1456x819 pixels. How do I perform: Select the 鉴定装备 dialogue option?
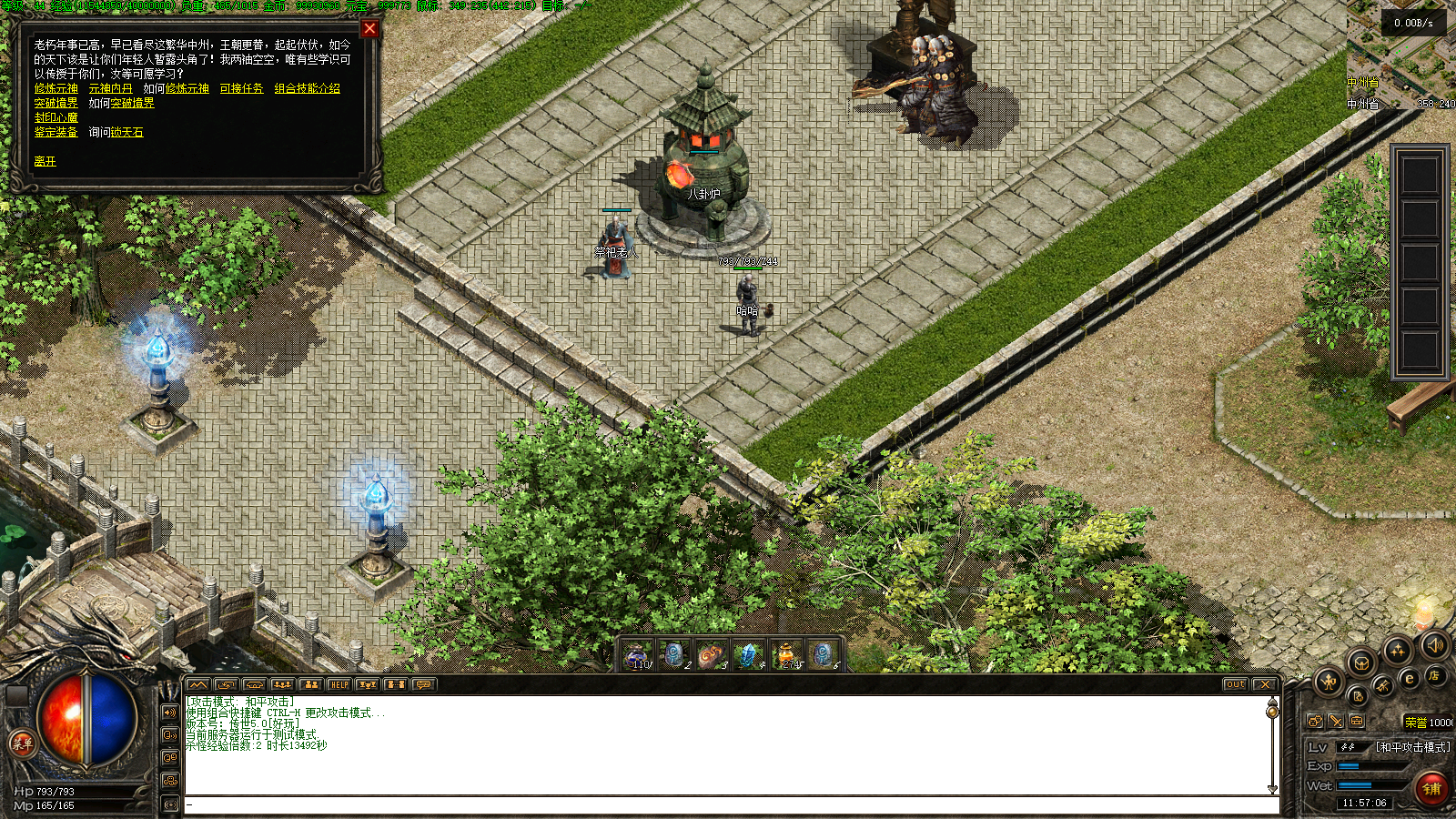[56, 132]
